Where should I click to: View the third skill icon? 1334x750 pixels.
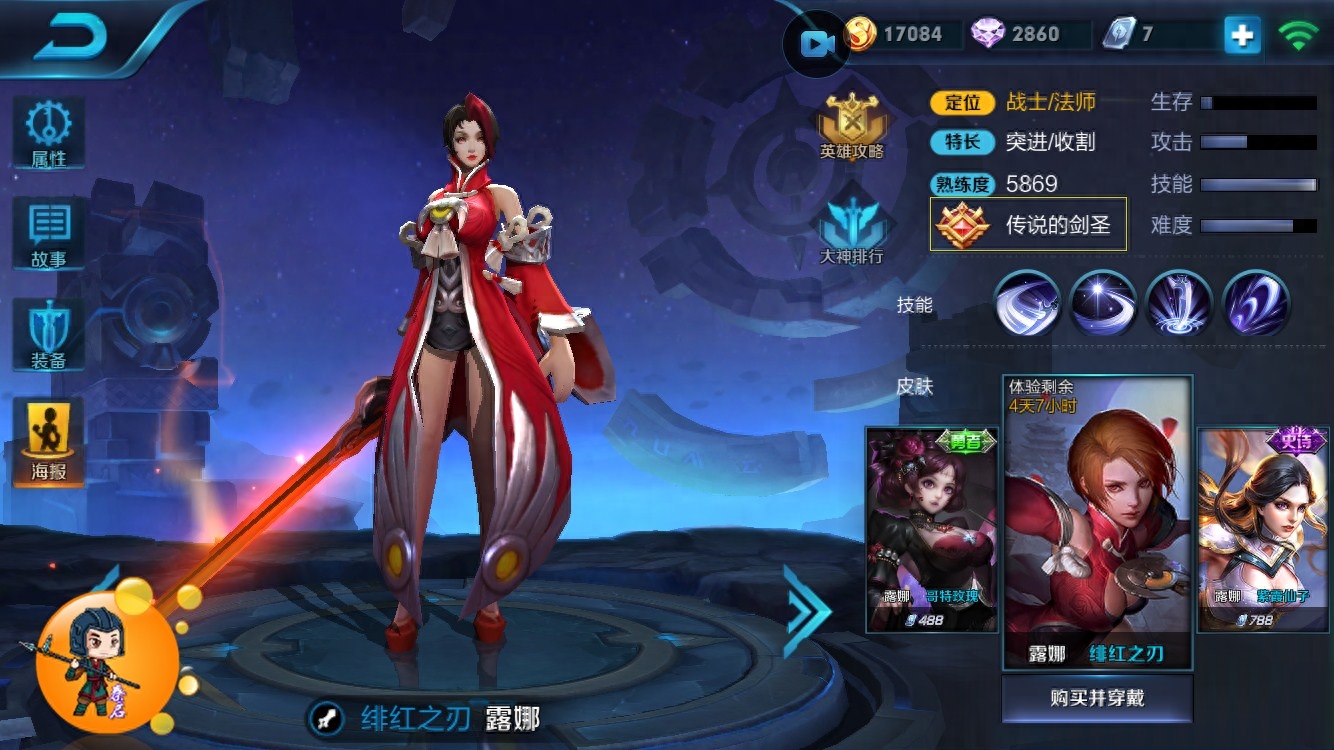point(1179,303)
